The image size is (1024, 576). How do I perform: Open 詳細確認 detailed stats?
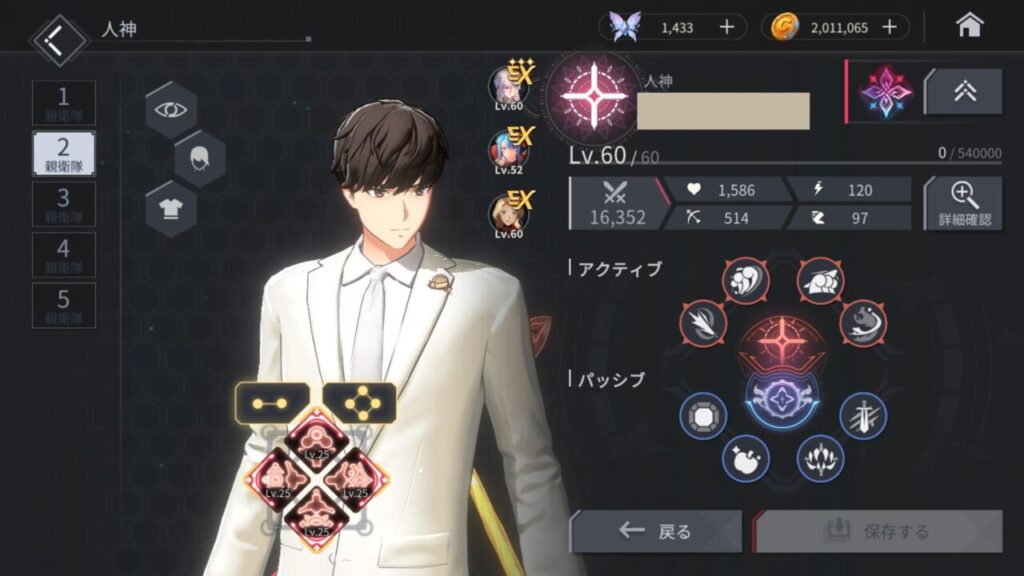pos(963,203)
